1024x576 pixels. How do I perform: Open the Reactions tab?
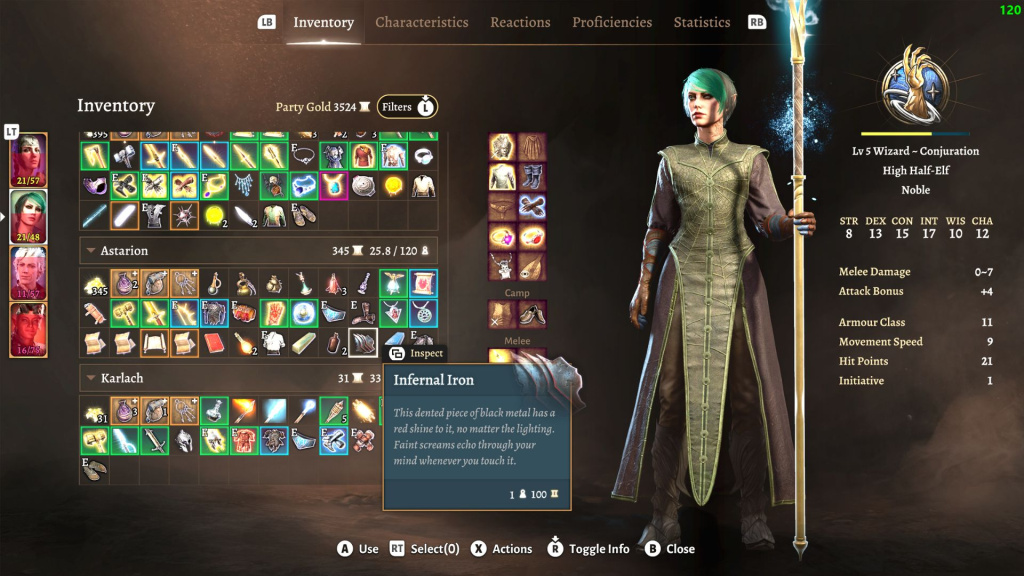tap(520, 22)
